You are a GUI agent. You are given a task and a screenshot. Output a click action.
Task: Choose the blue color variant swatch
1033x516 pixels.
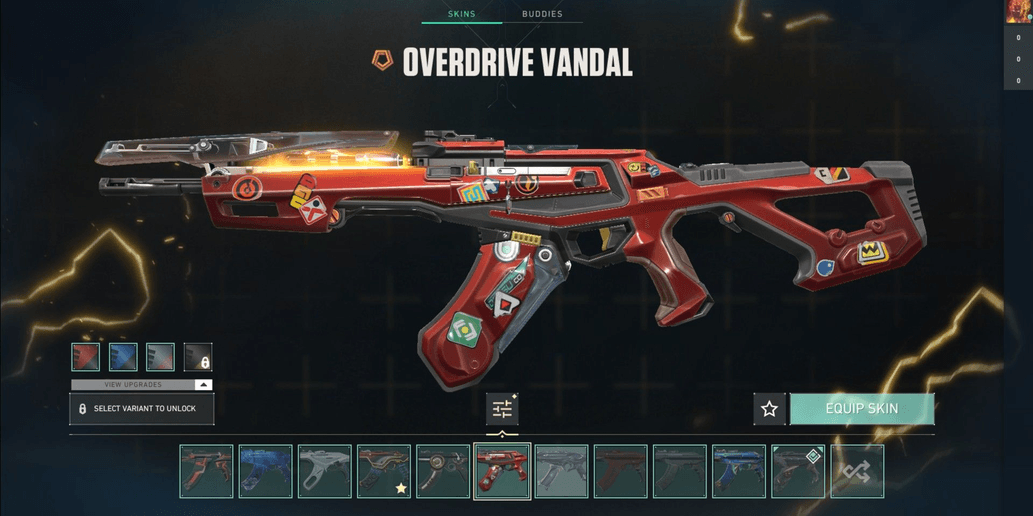[123, 357]
